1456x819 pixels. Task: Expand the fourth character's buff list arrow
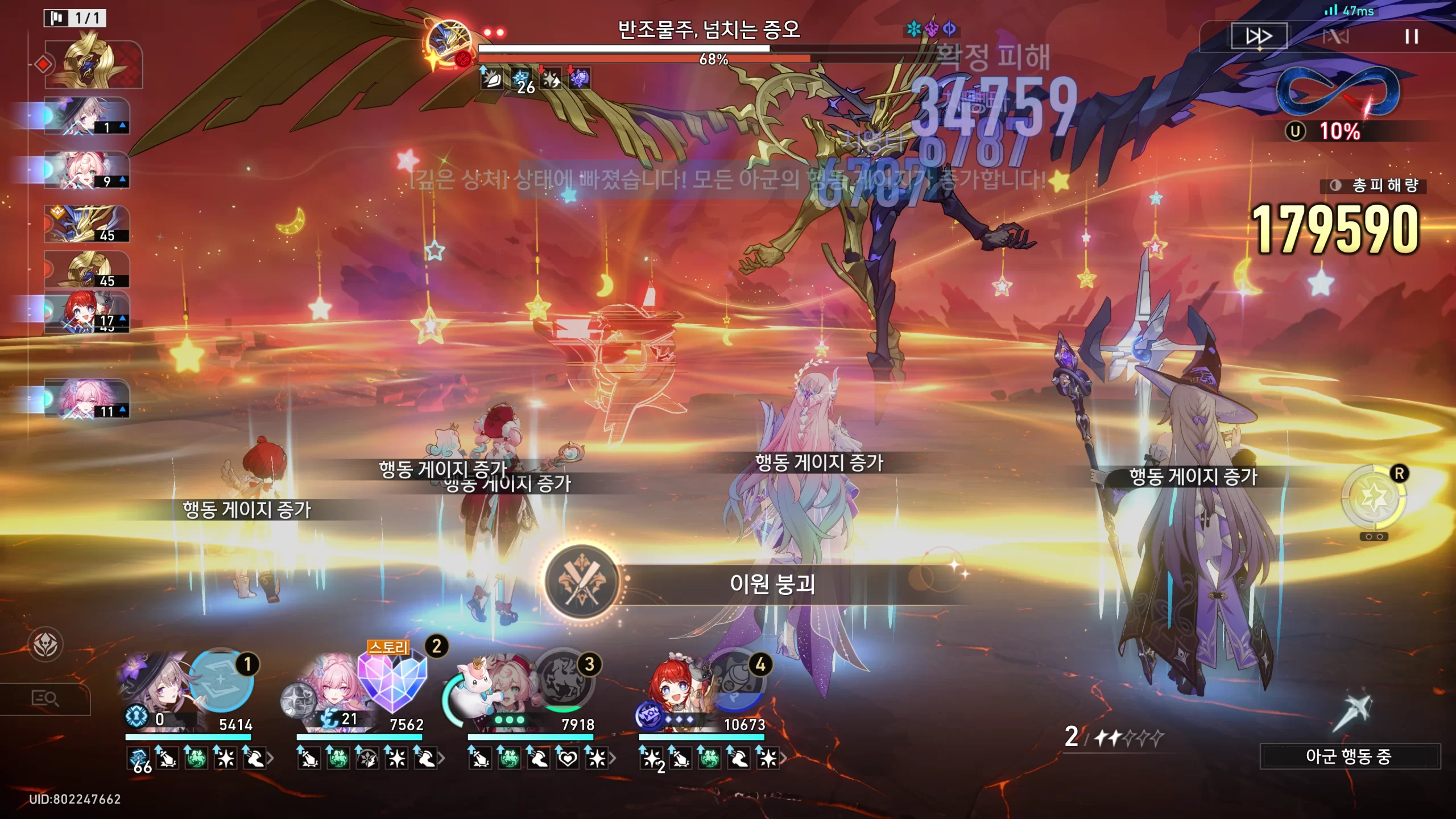(x=784, y=758)
